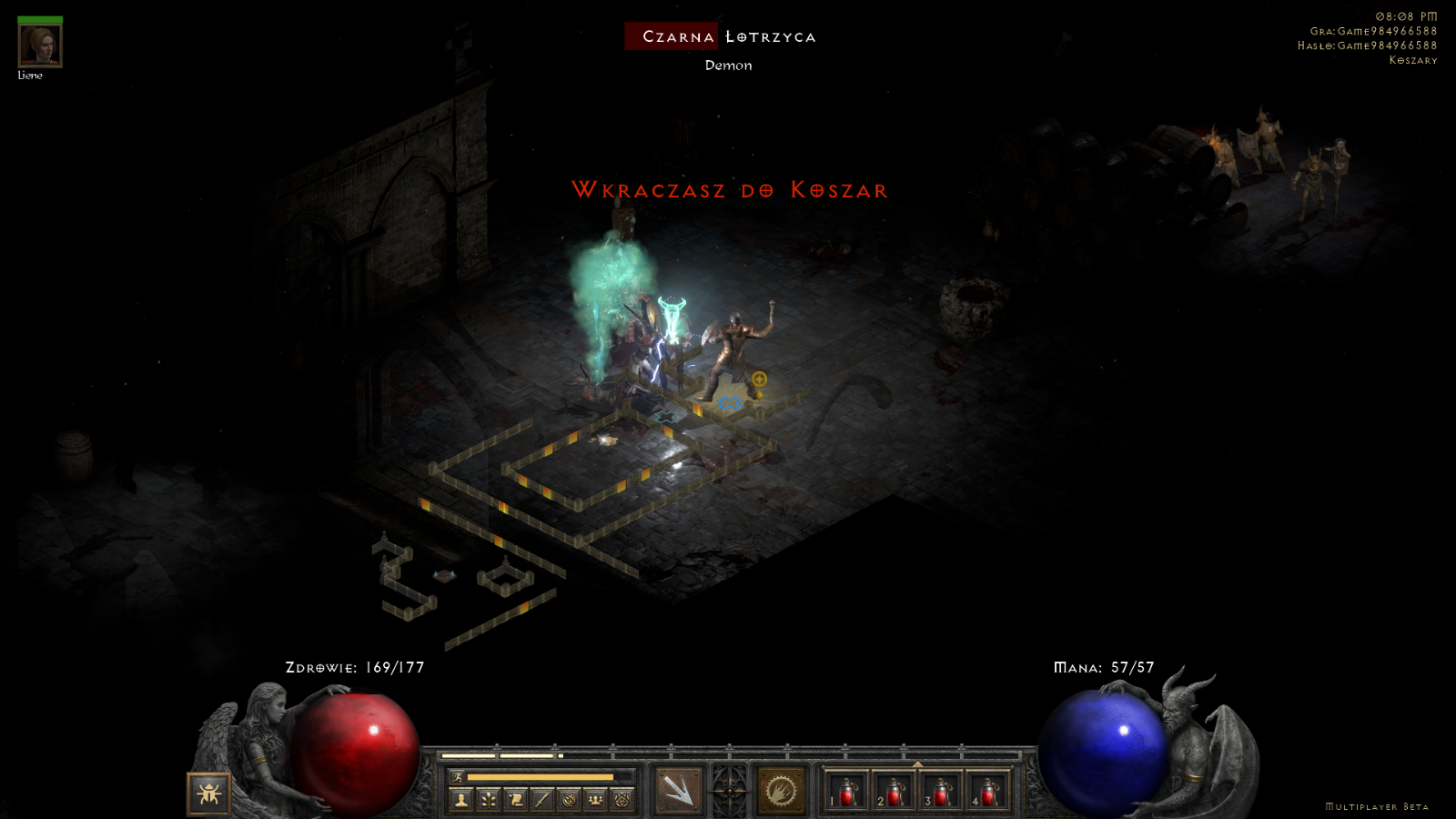Open the pentagram game menu button
This screenshot has width=1456, height=819.
[x=622, y=800]
